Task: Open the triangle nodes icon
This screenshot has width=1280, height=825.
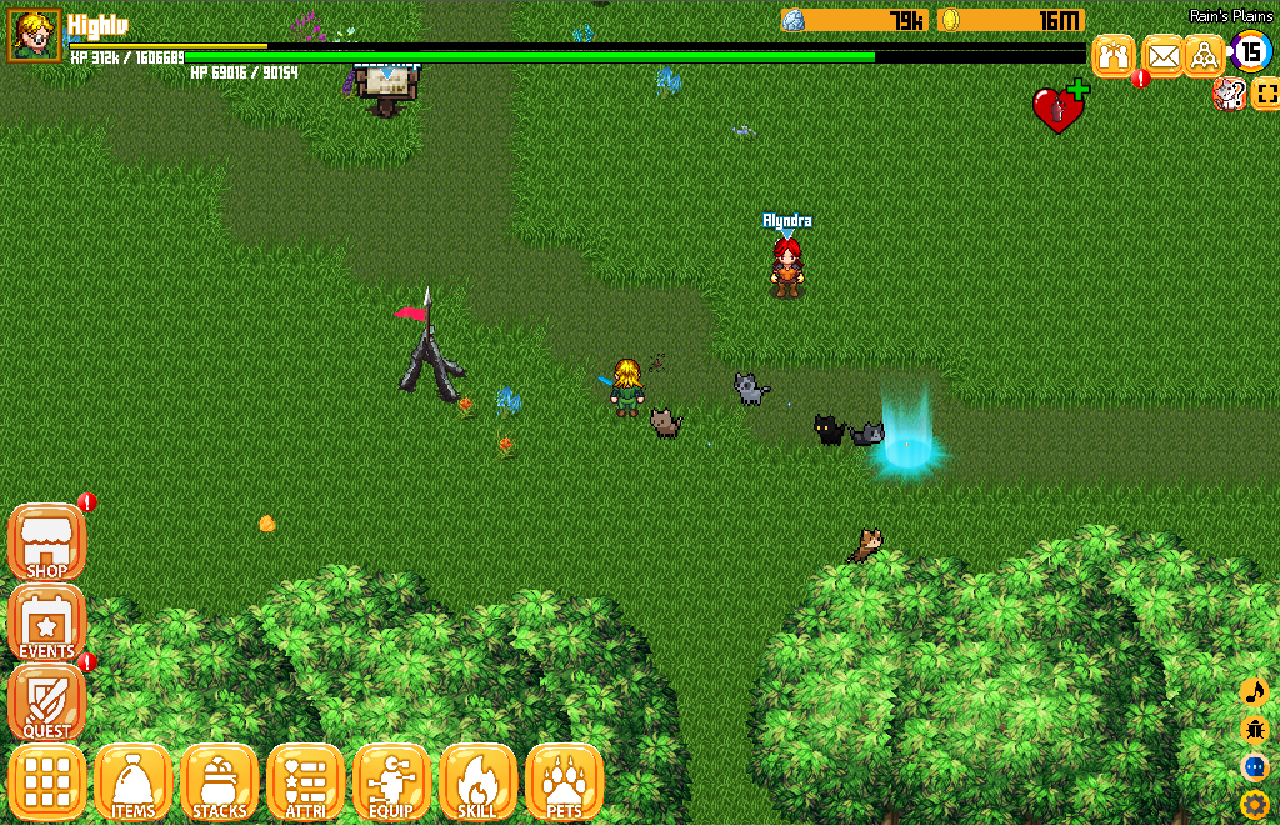Action: pyautogui.click(x=1205, y=55)
